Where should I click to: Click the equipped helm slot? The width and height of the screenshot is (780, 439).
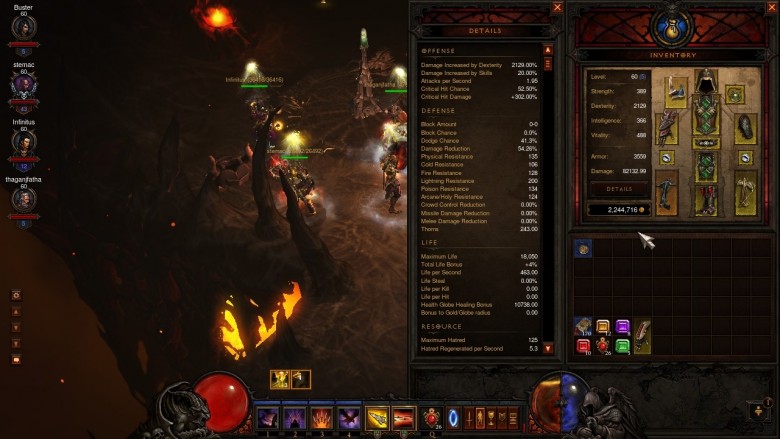click(707, 82)
